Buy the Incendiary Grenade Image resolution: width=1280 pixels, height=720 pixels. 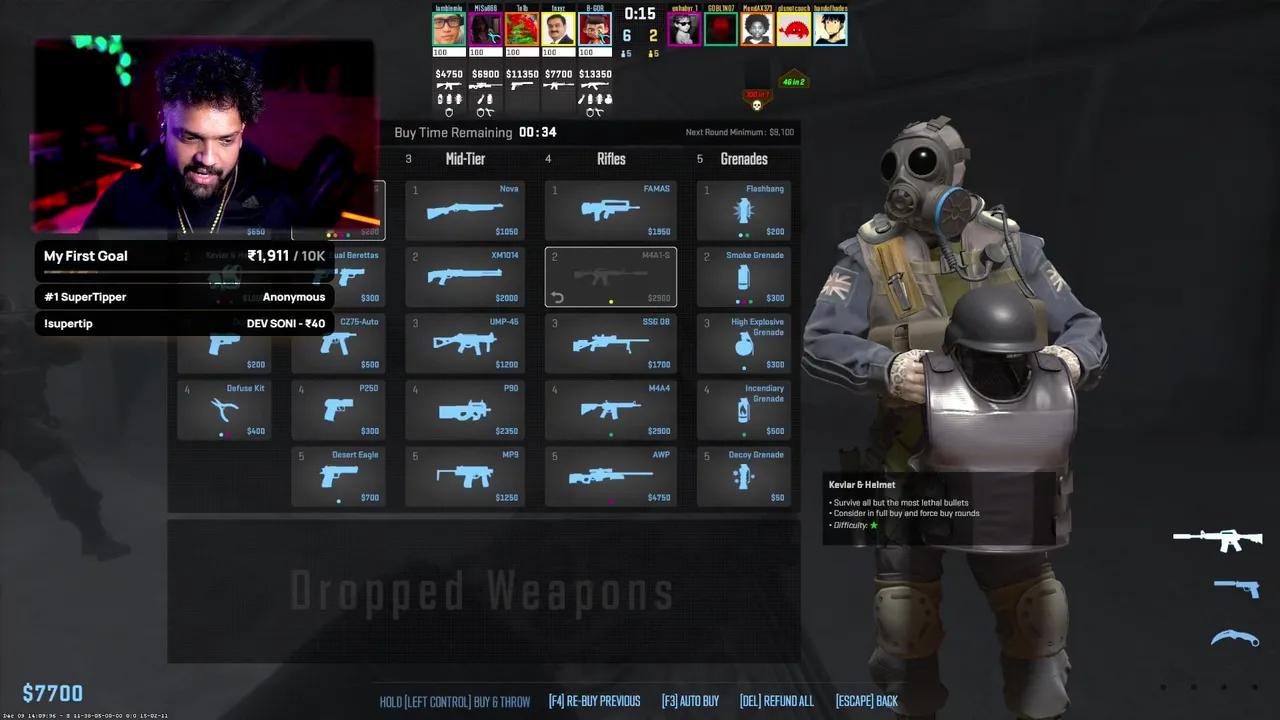pyautogui.click(x=743, y=410)
